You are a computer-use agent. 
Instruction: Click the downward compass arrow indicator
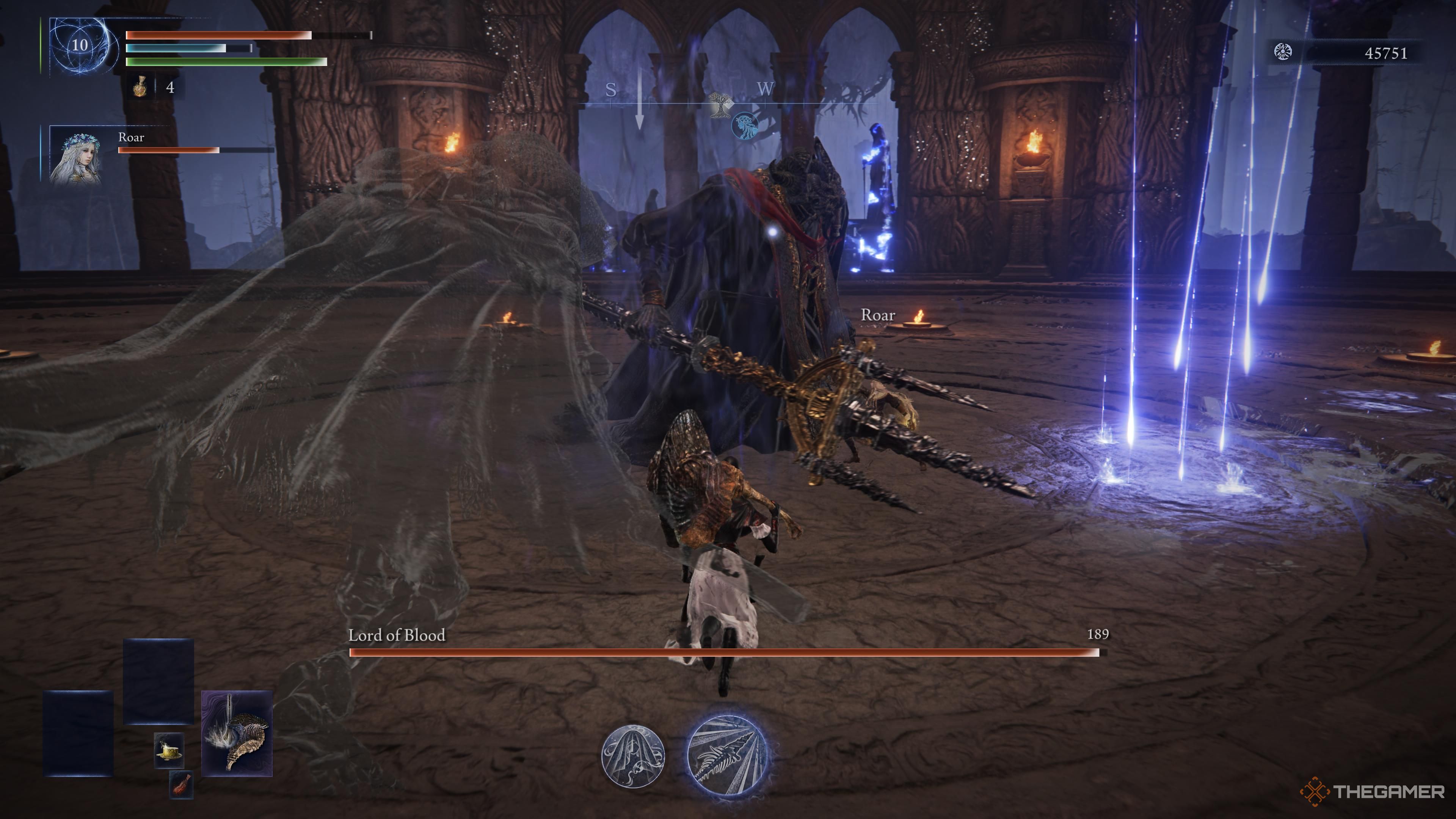click(x=640, y=102)
